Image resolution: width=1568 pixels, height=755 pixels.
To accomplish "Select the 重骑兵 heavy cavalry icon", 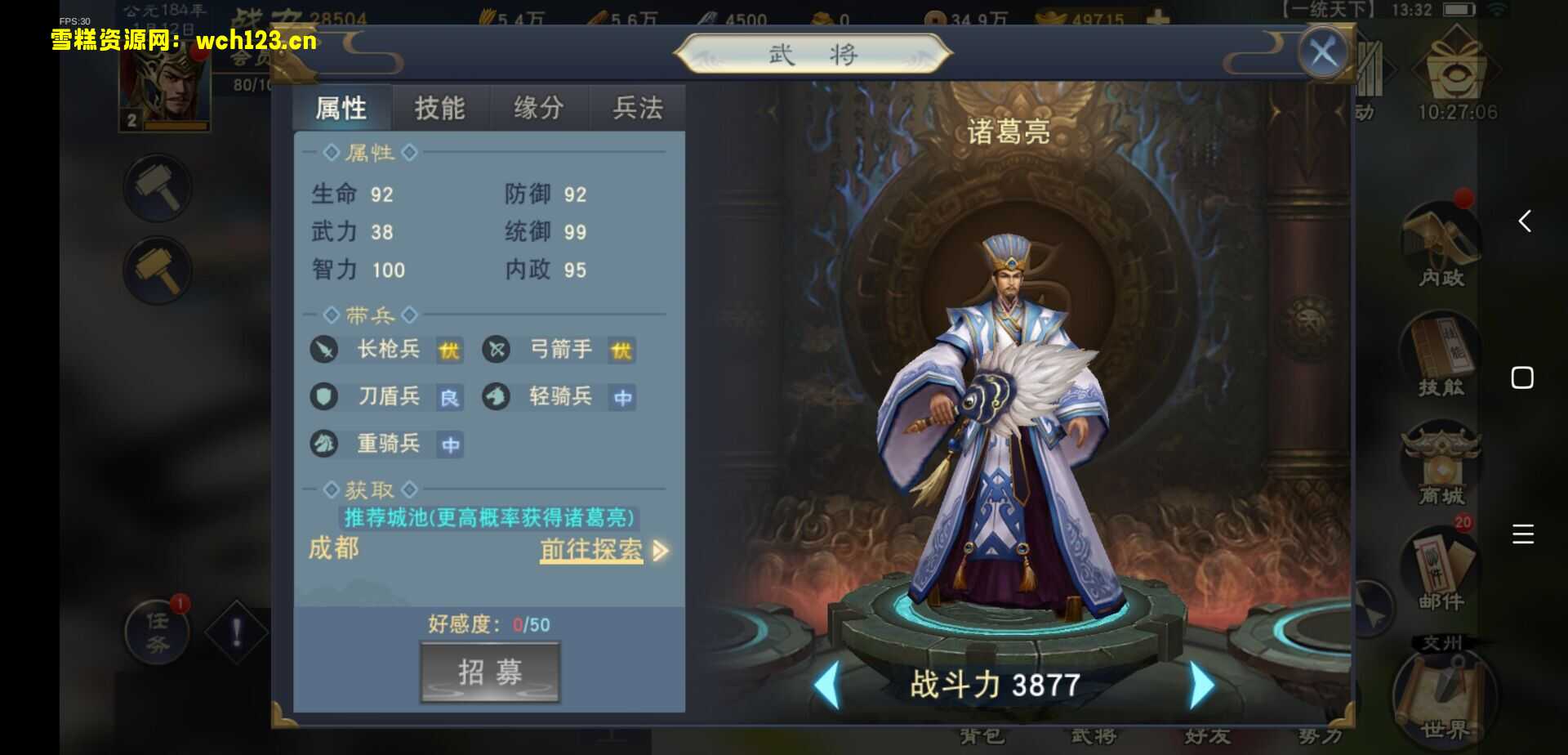I will click(x=323, y=445).
